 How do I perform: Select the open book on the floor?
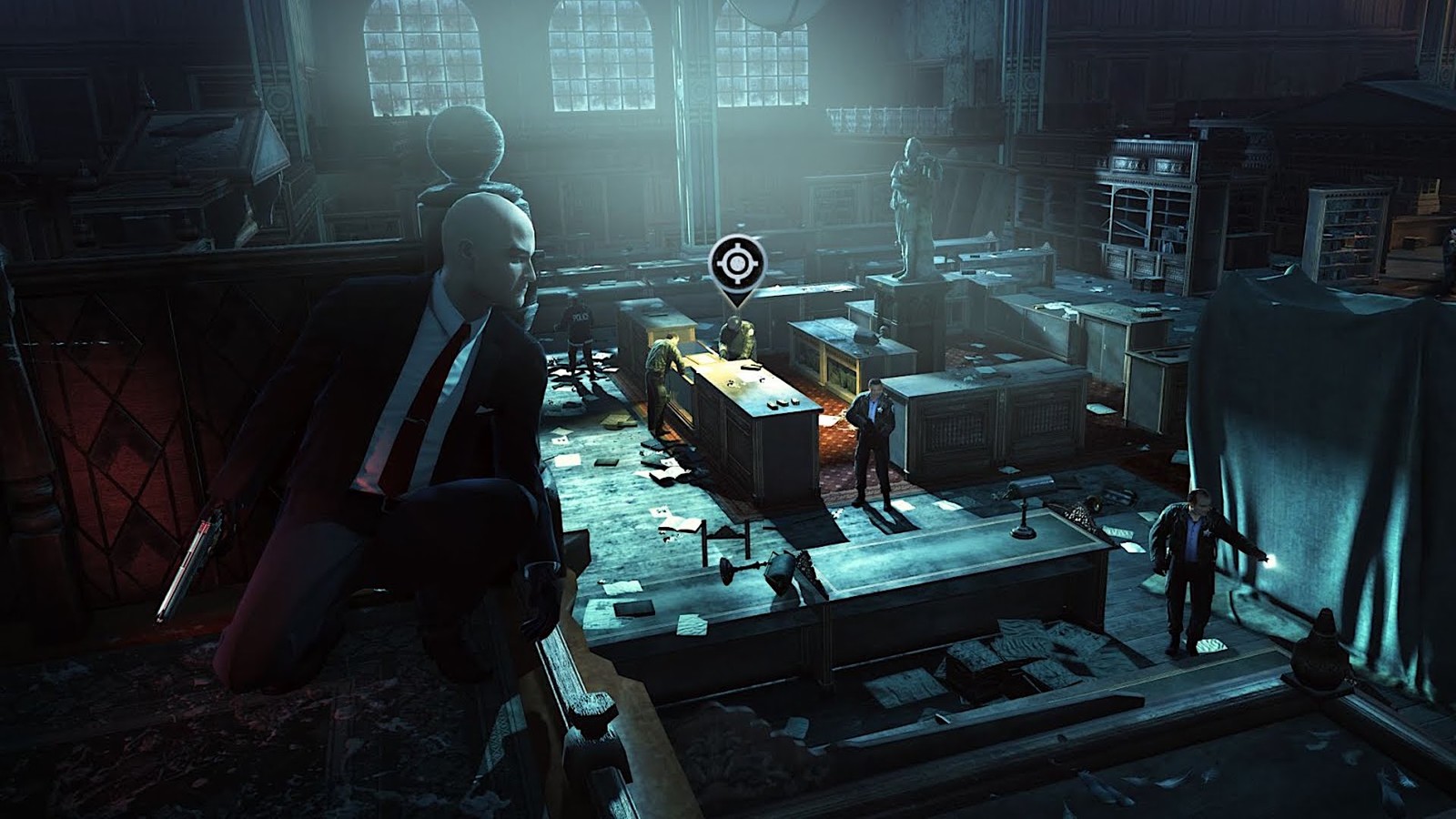[669, 473]
